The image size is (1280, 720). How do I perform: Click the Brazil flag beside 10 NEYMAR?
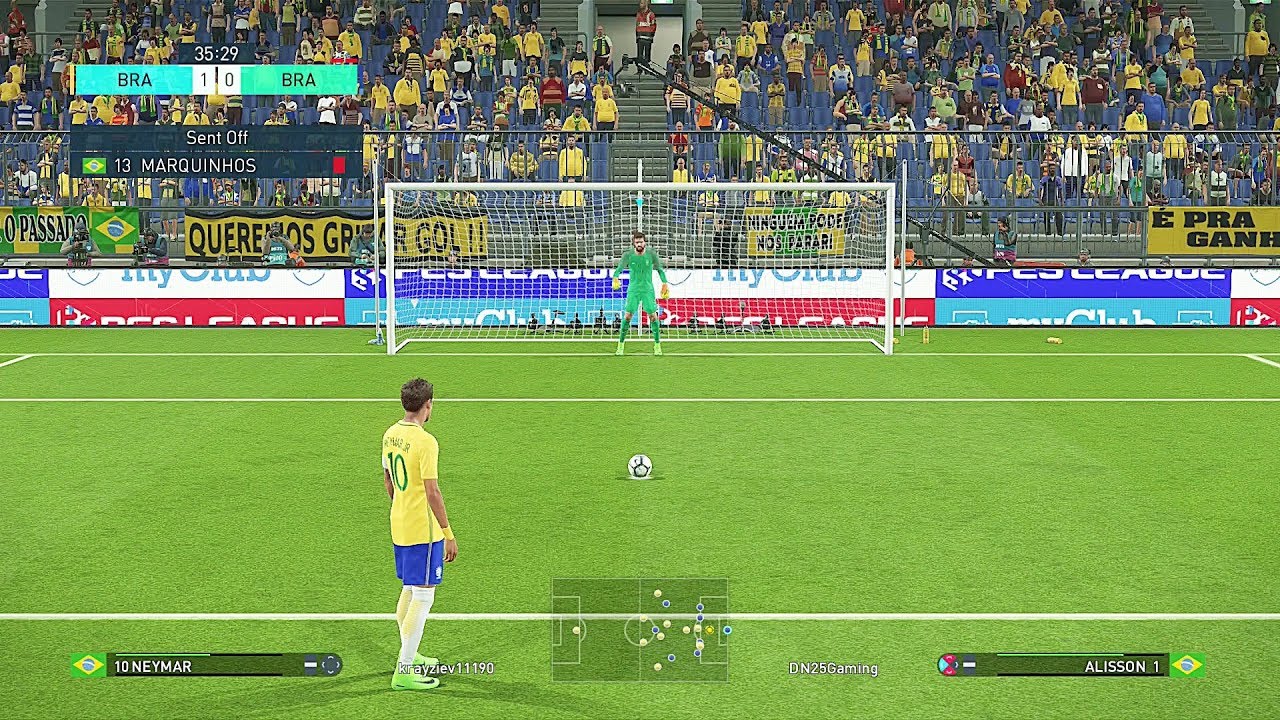pos(88,663)
